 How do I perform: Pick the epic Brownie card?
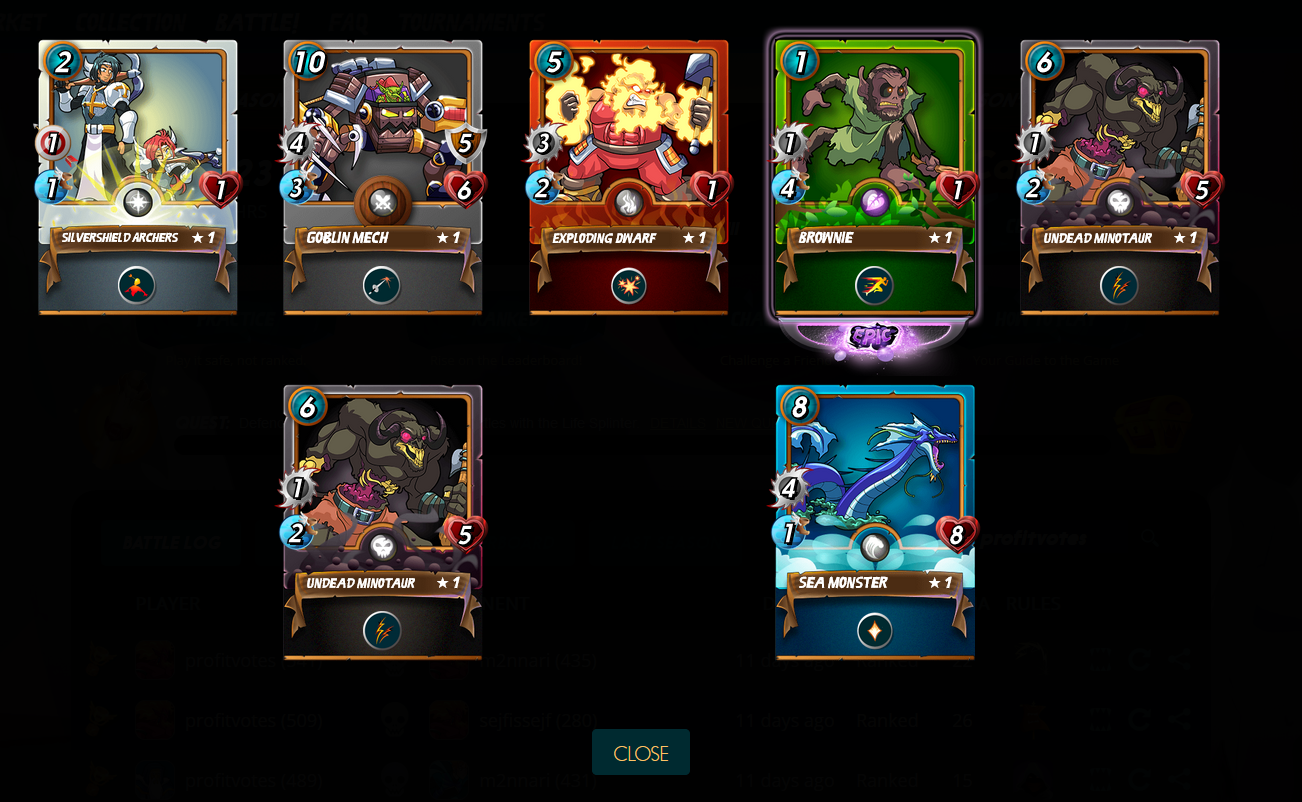click(x=874, y=130)
